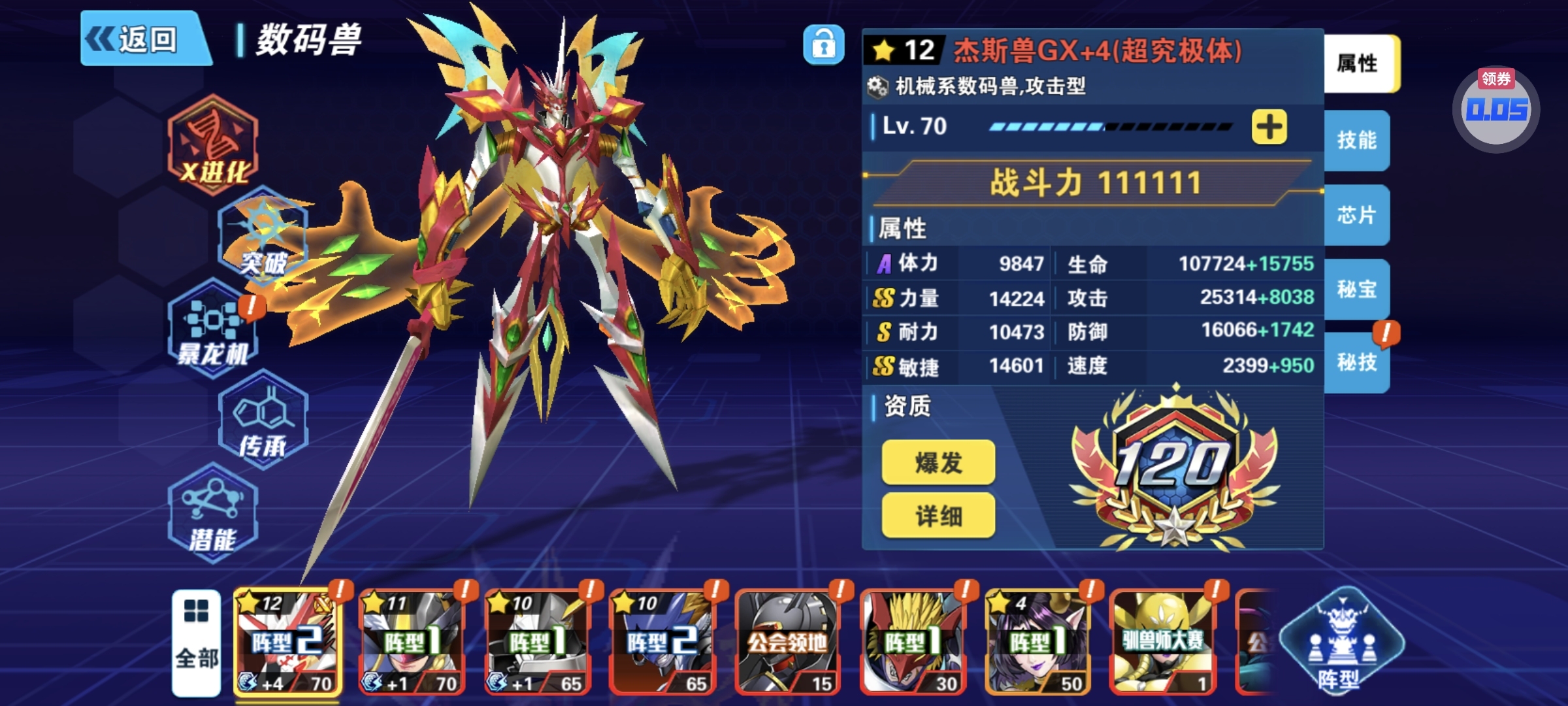Show 详细 aptitude details
The image size is (1568, 706).
click(938, 516)
